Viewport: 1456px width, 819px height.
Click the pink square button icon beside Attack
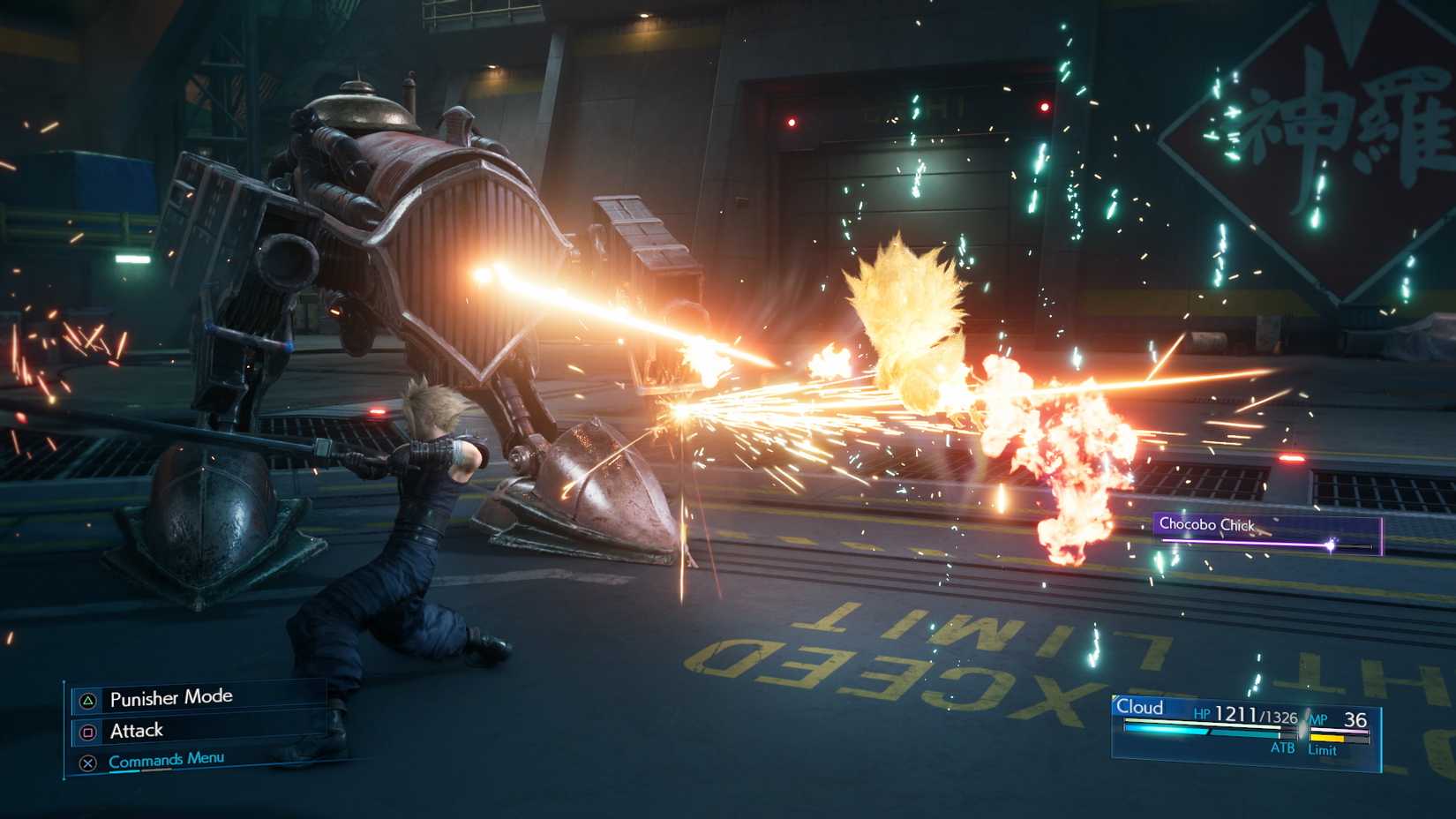pyautogui.click(x=89, y=733)
